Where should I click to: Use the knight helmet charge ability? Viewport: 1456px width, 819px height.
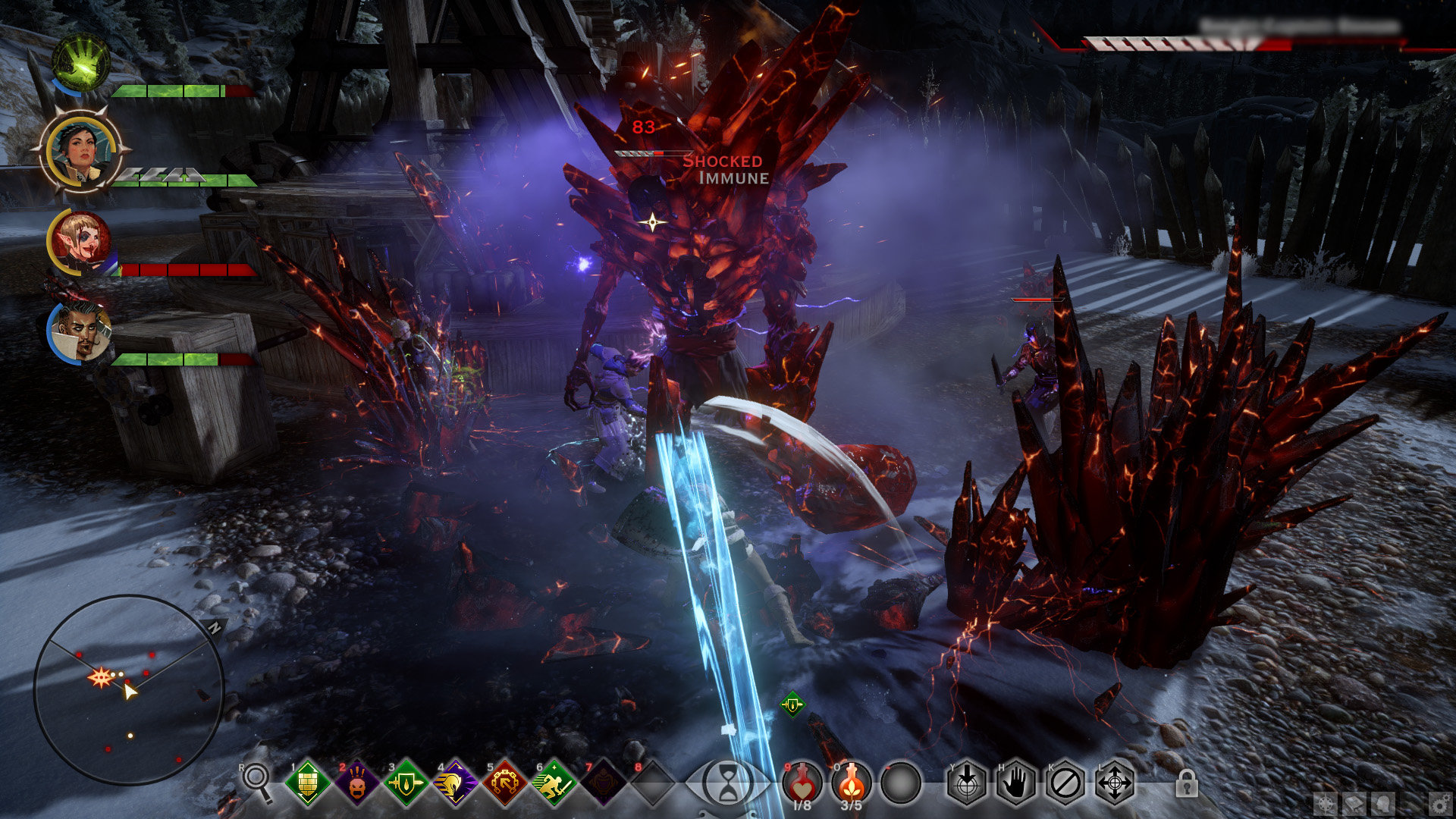[455, 782]
